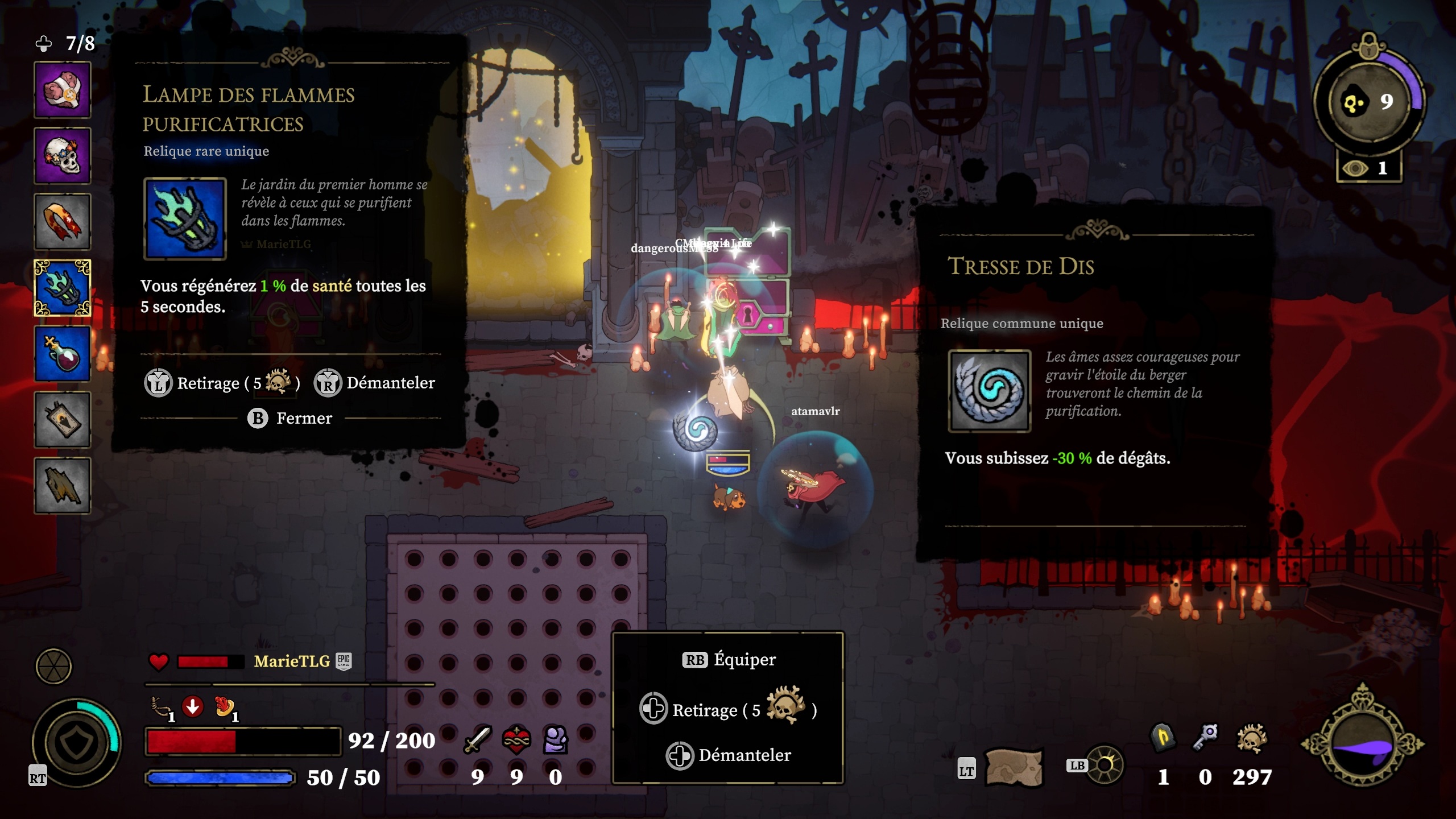Screen dimensions: 1456x819
Task: Choose the wooden bark relic slot
Action: pos(63,486)
